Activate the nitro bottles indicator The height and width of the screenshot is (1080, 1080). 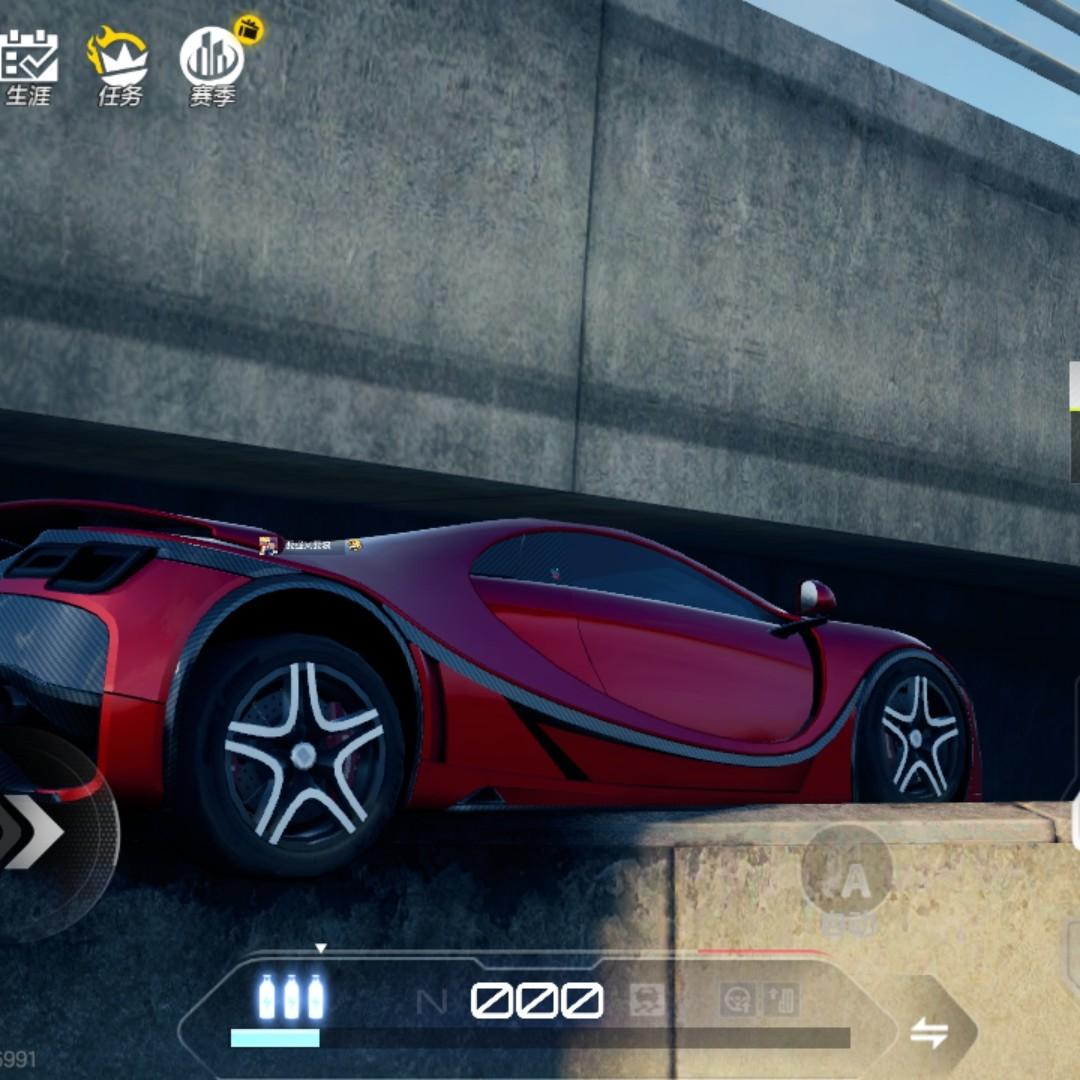pyautogui.click(x=291, y=997)
